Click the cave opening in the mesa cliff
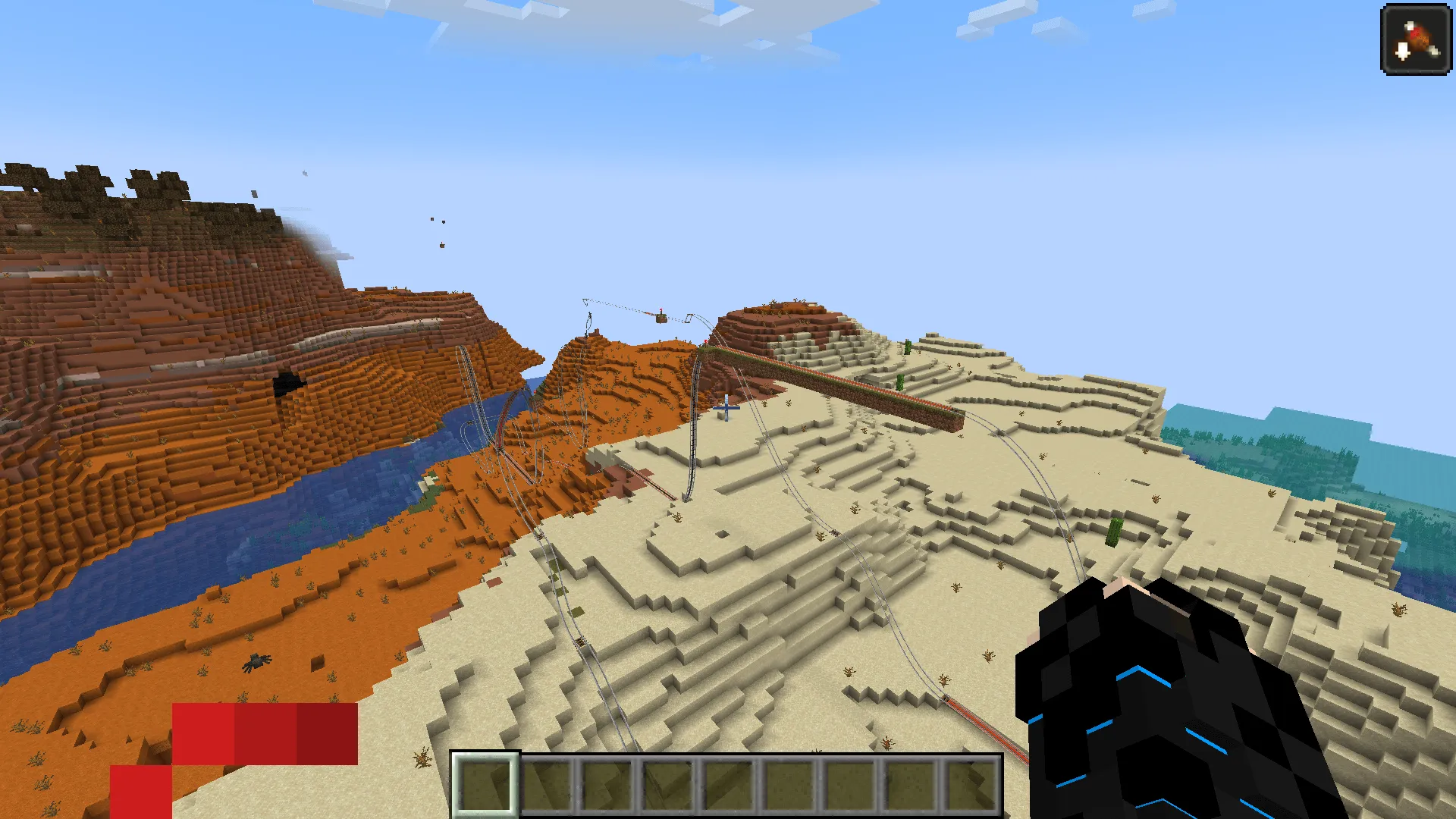 click(290, 385)
